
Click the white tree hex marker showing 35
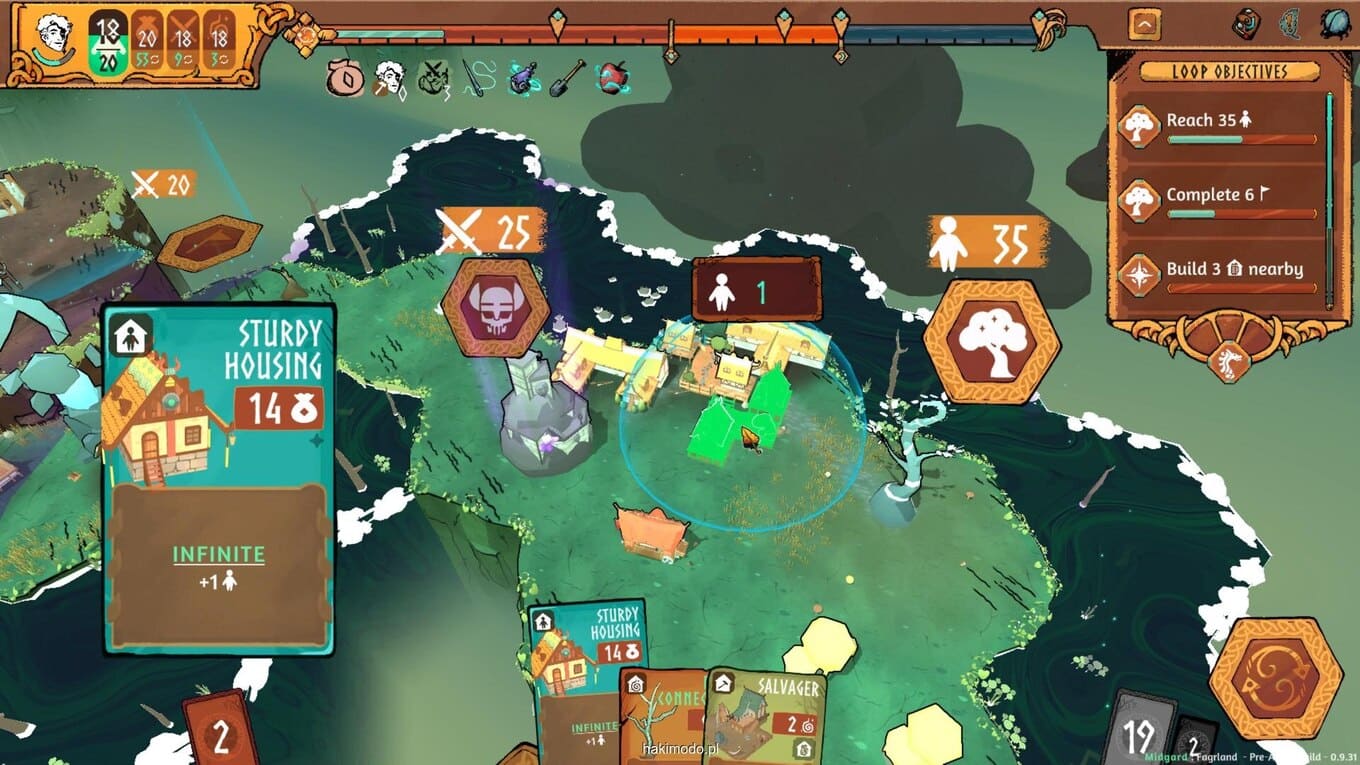991,342
